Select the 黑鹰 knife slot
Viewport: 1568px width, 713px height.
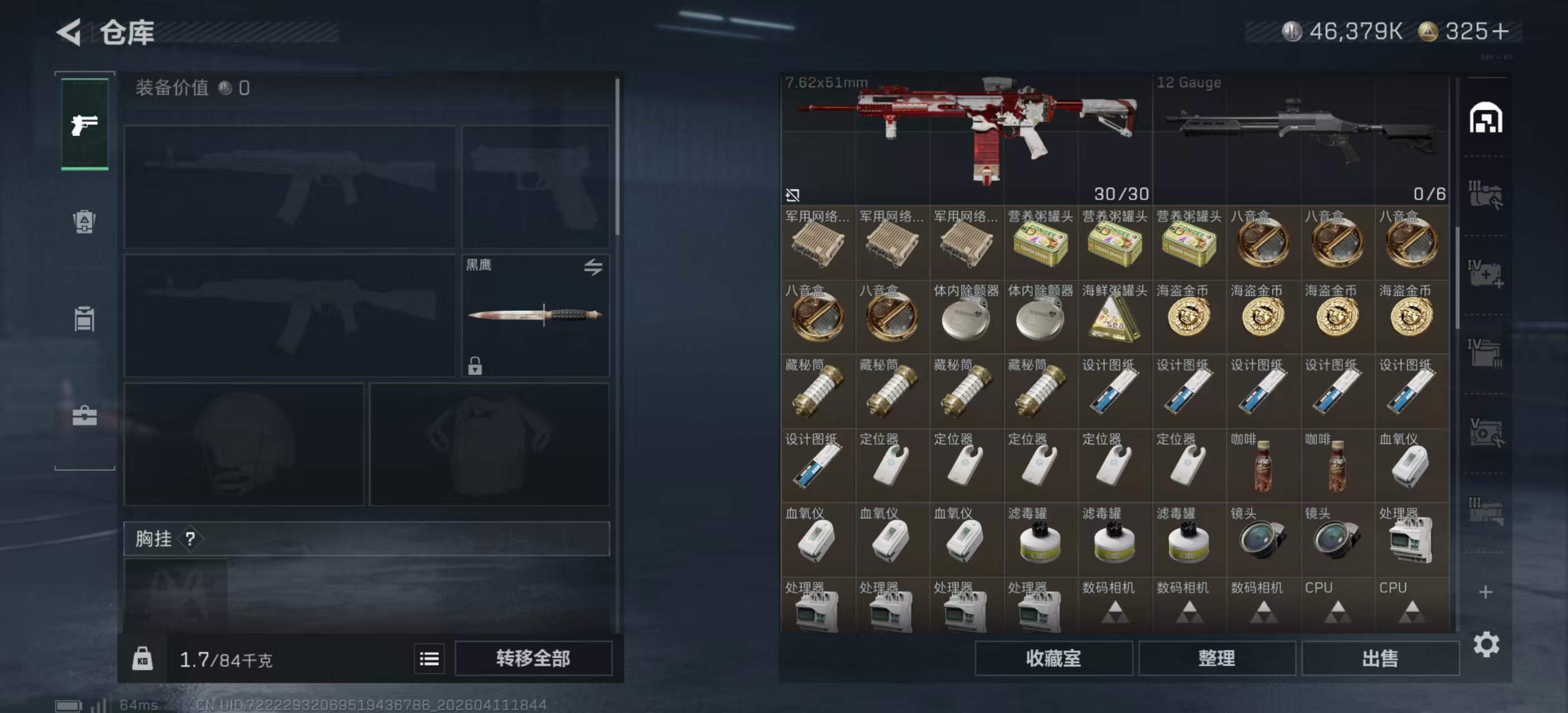(x=535, y=315)
